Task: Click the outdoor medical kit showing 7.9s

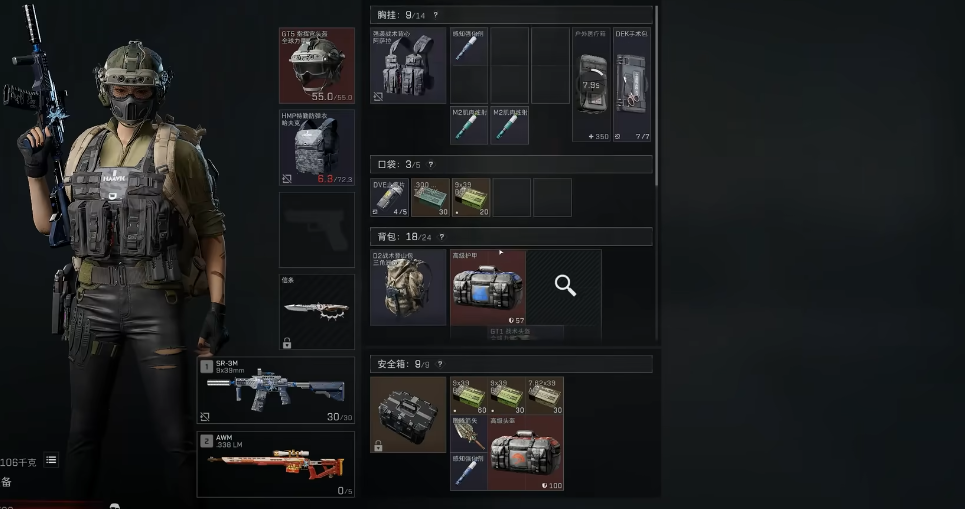Action: click(590, 85)
